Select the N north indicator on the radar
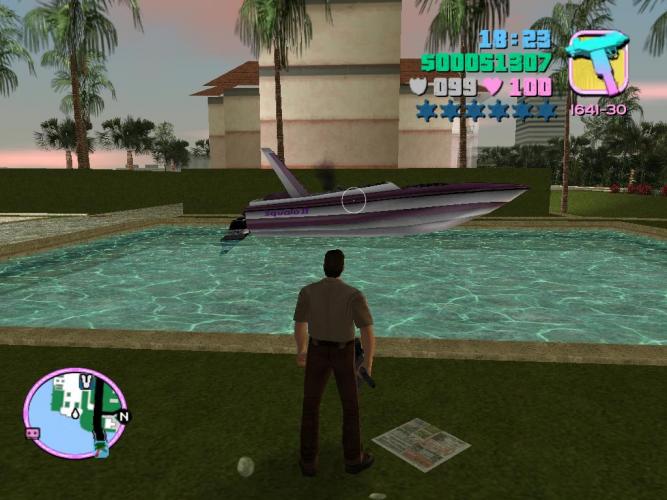The width and height of the screenshot is (667, 500). 123,415
